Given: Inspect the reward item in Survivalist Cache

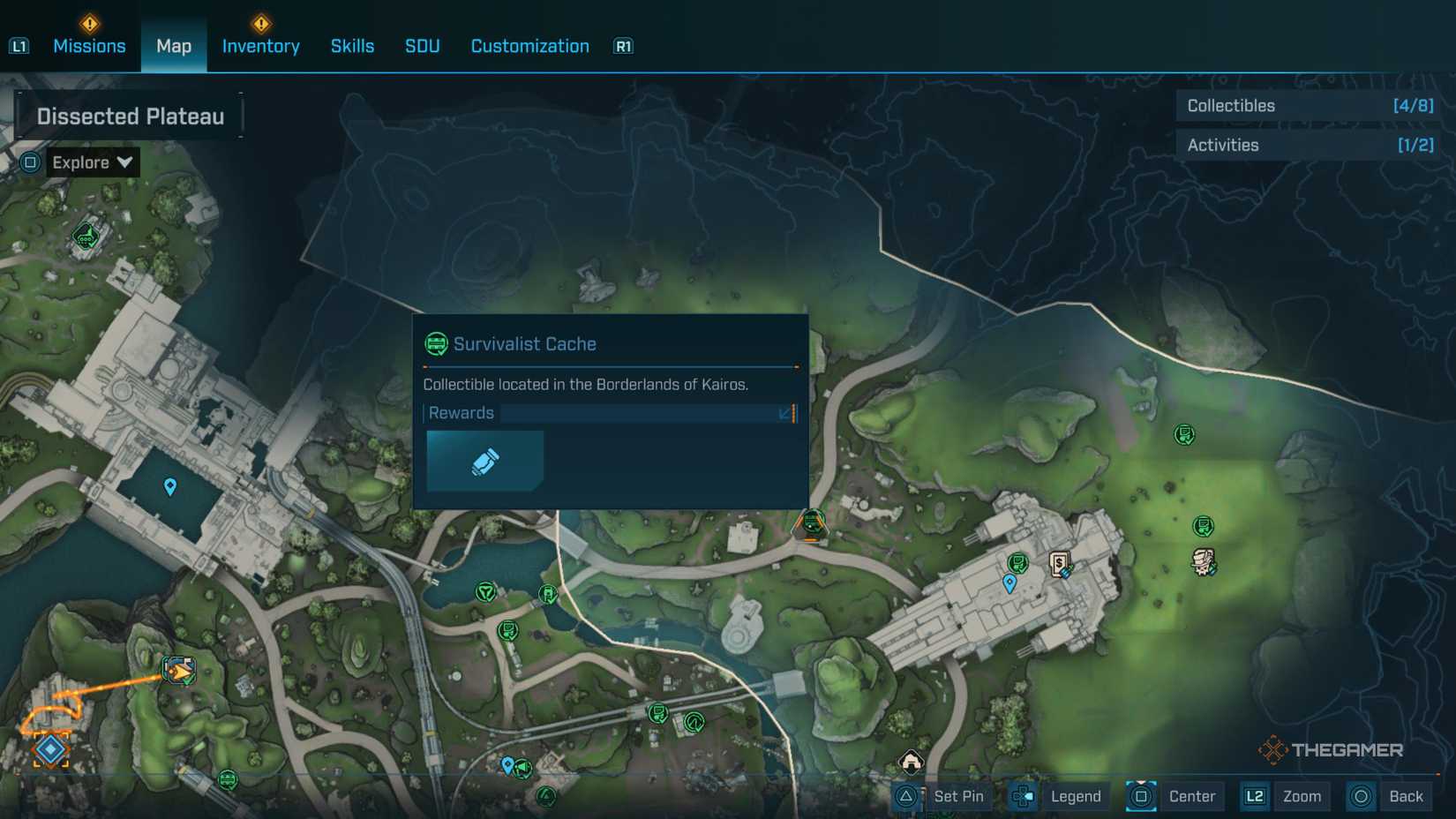Looking at the screenshot, I should click(x=484, y=462).
